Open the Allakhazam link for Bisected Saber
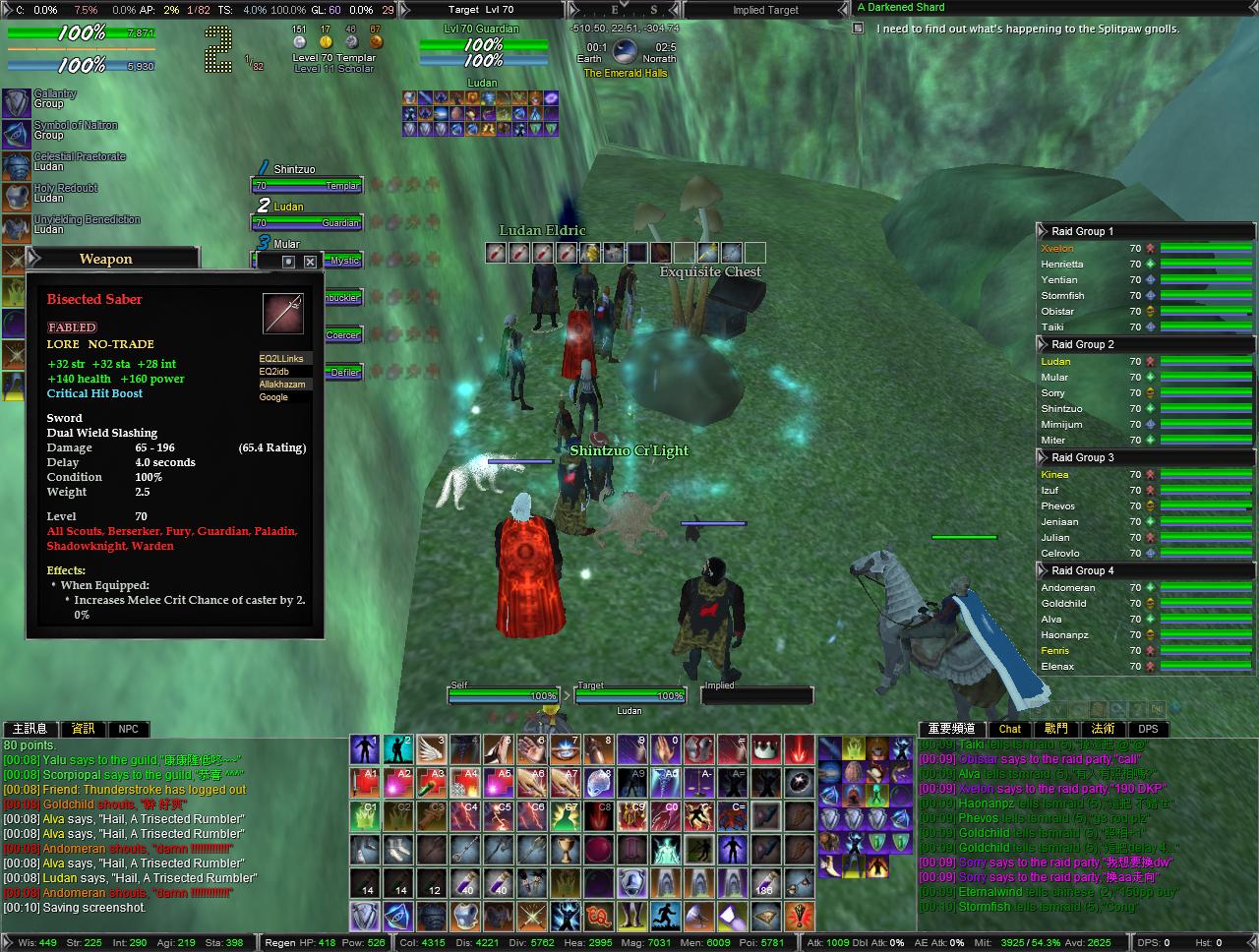Image resolution: width=1259 pixels, height=952 pixels. click(283, 385)
